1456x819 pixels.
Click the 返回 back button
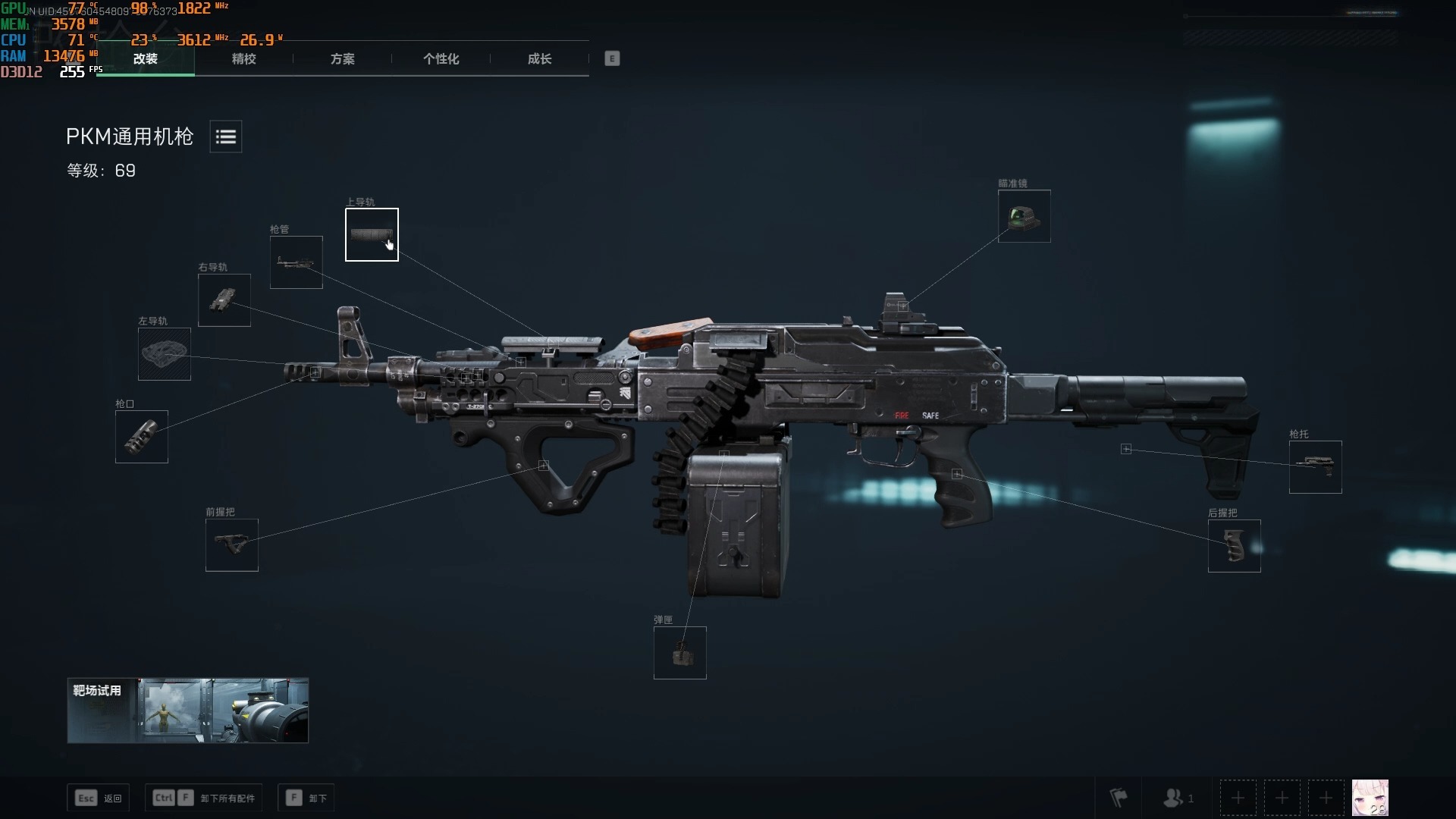pyautogui.click(x=99, y=798)
